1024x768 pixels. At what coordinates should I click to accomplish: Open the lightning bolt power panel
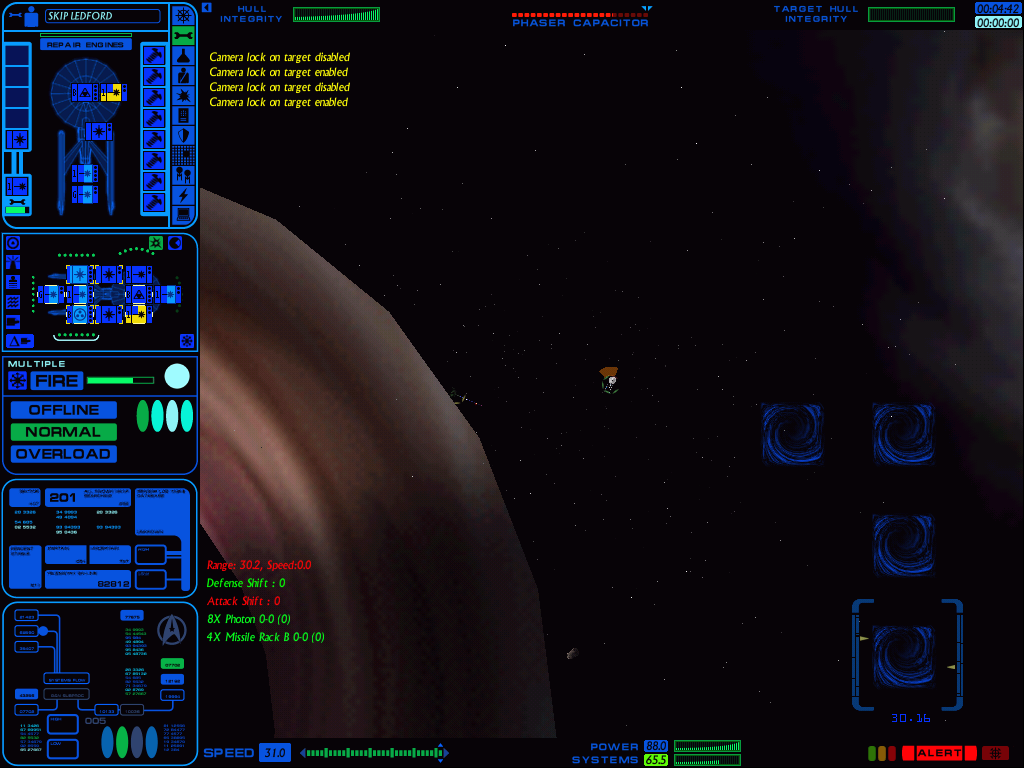pyautogui.click(x=182, y=194)
